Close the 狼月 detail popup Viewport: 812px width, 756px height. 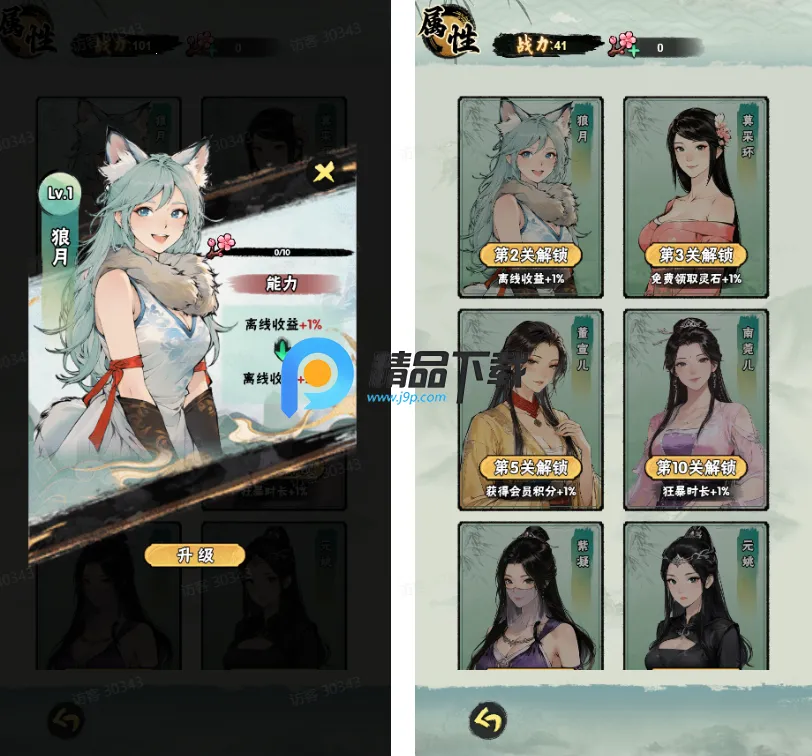click(x=325, y=172)
